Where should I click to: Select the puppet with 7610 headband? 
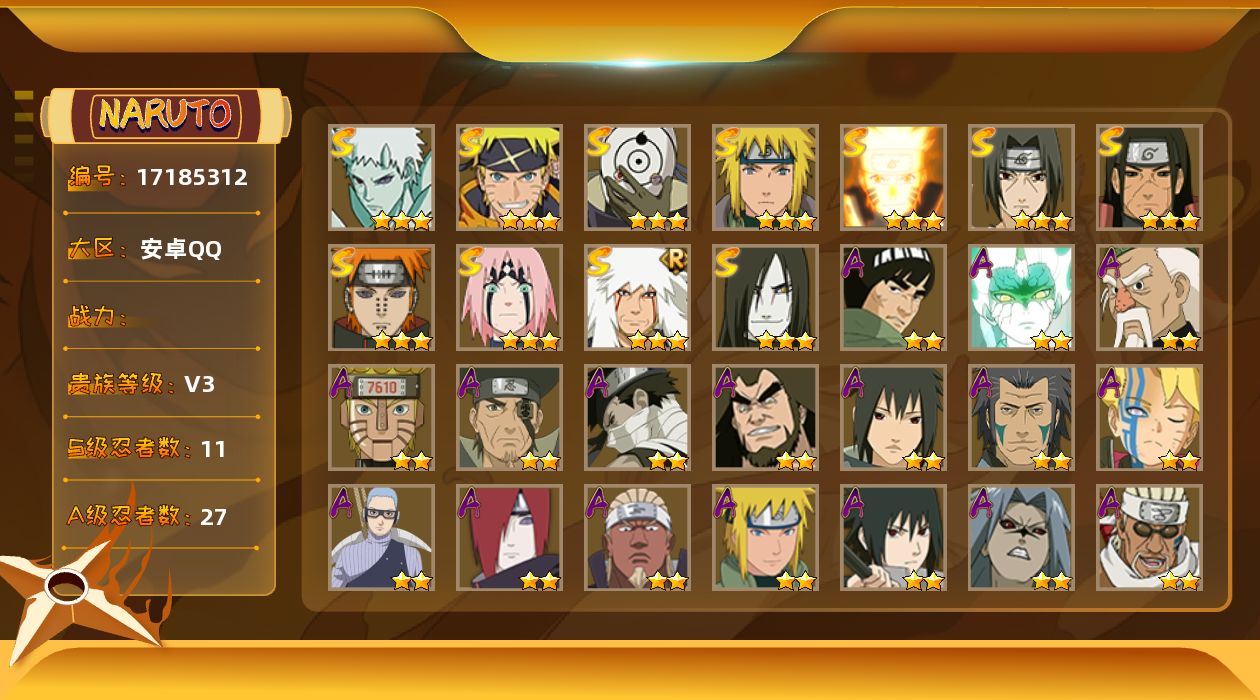[x=381, y=418]
